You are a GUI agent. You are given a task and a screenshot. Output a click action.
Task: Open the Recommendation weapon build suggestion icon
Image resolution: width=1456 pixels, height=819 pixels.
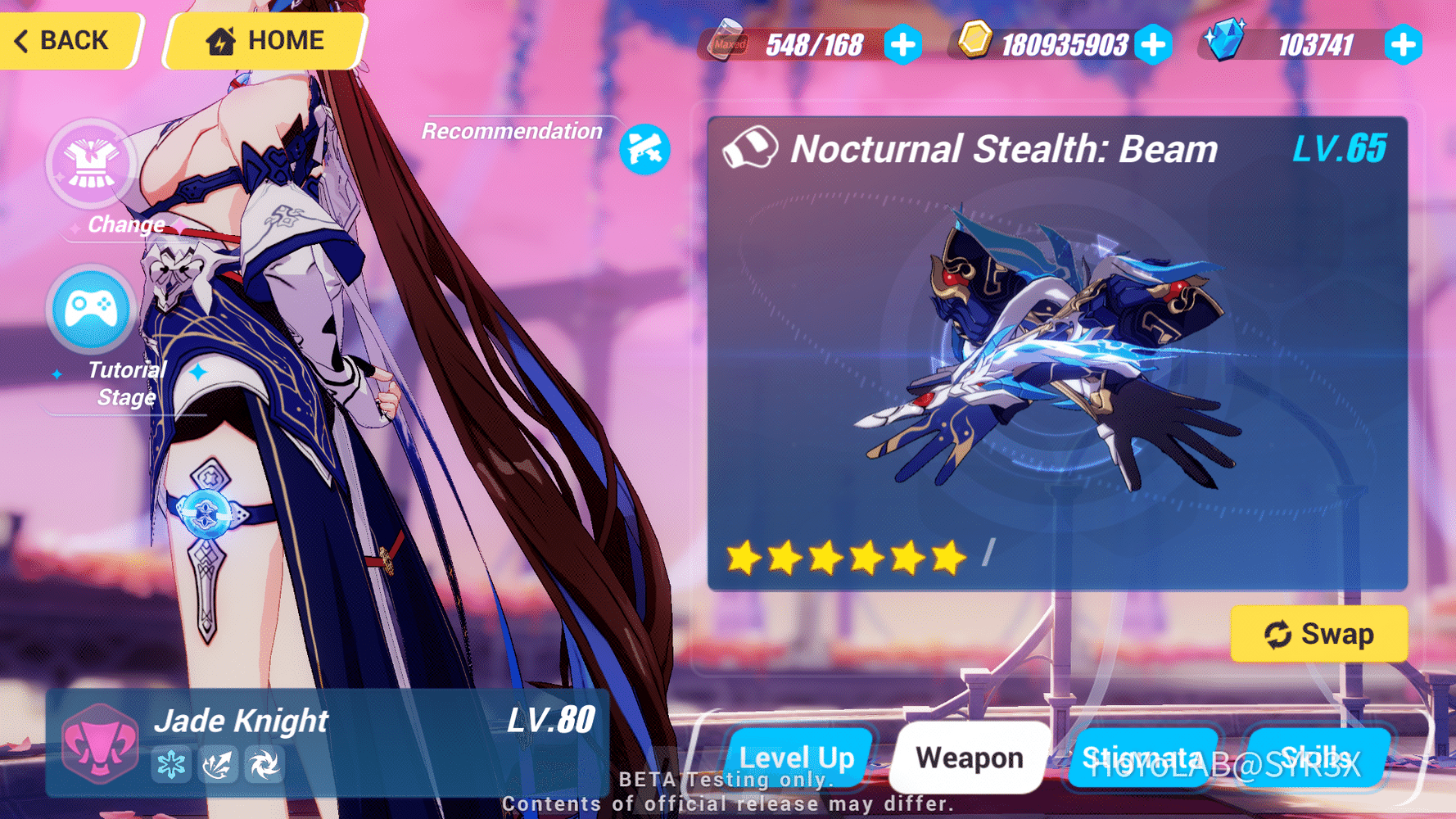tap(646, 149)
